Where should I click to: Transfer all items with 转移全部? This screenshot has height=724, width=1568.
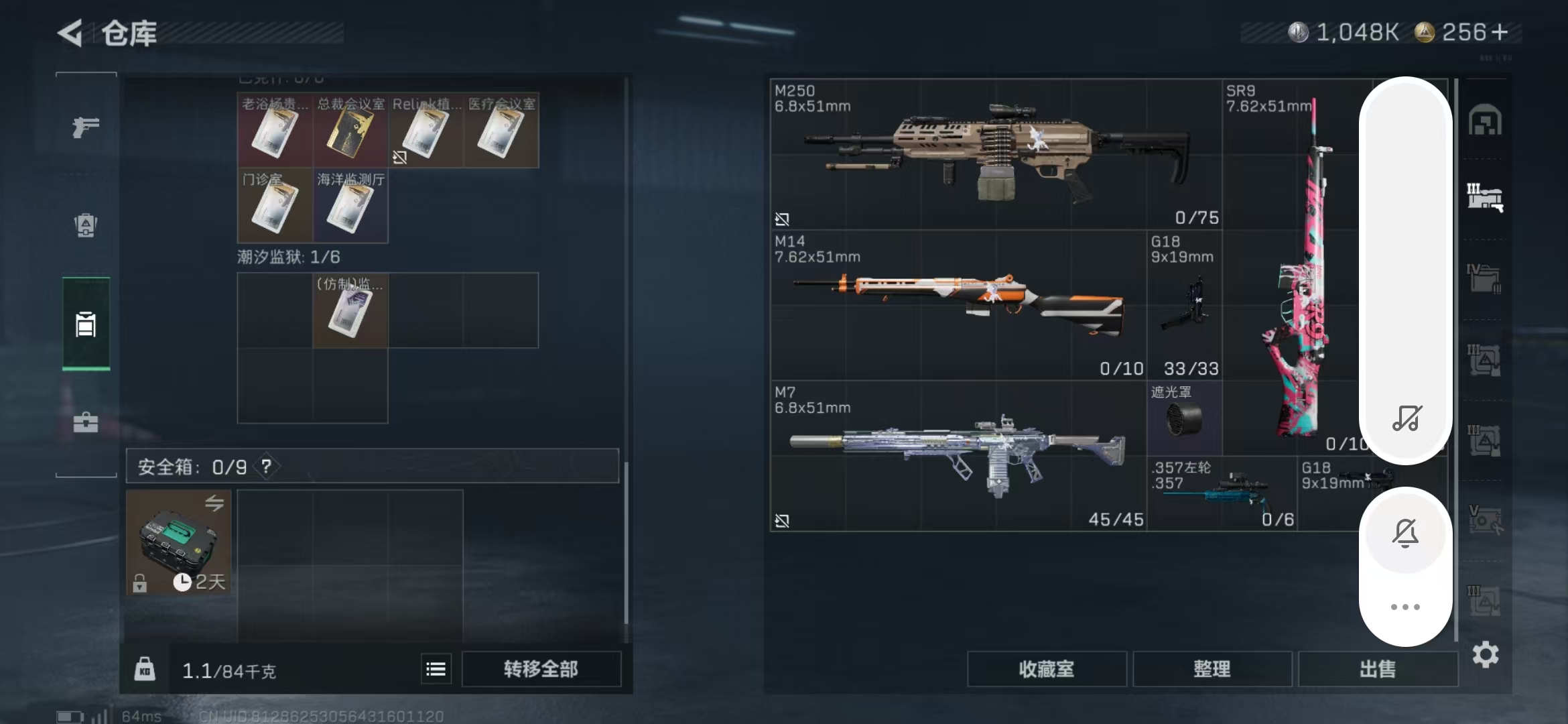(541, 669)
